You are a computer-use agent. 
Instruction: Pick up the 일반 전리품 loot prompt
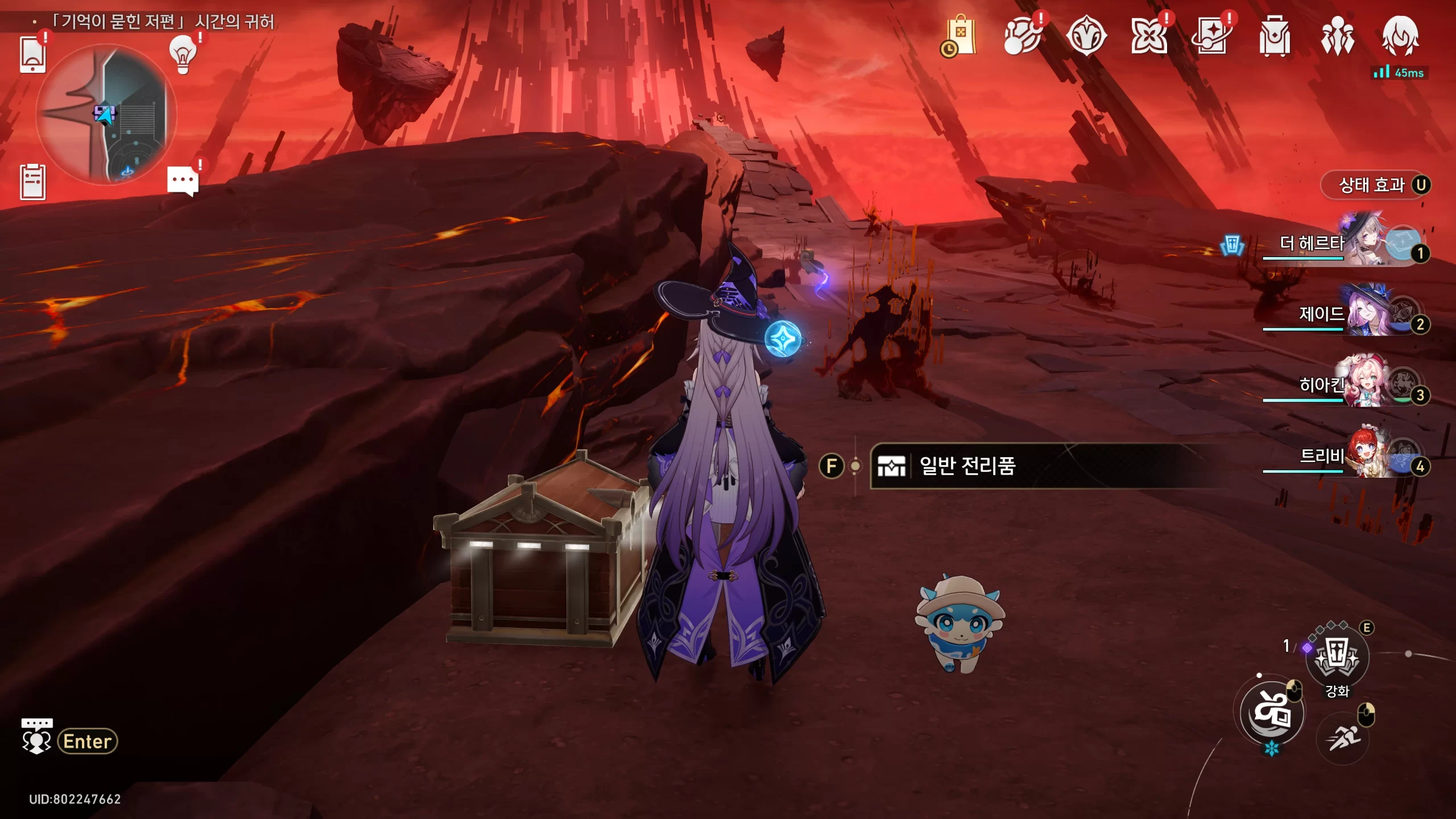pos(967,466)
